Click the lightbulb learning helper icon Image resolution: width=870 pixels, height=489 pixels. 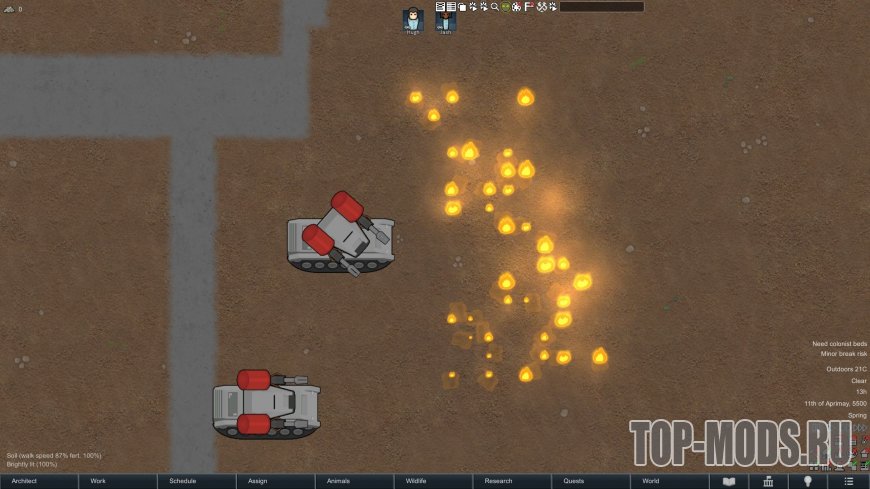808,481
